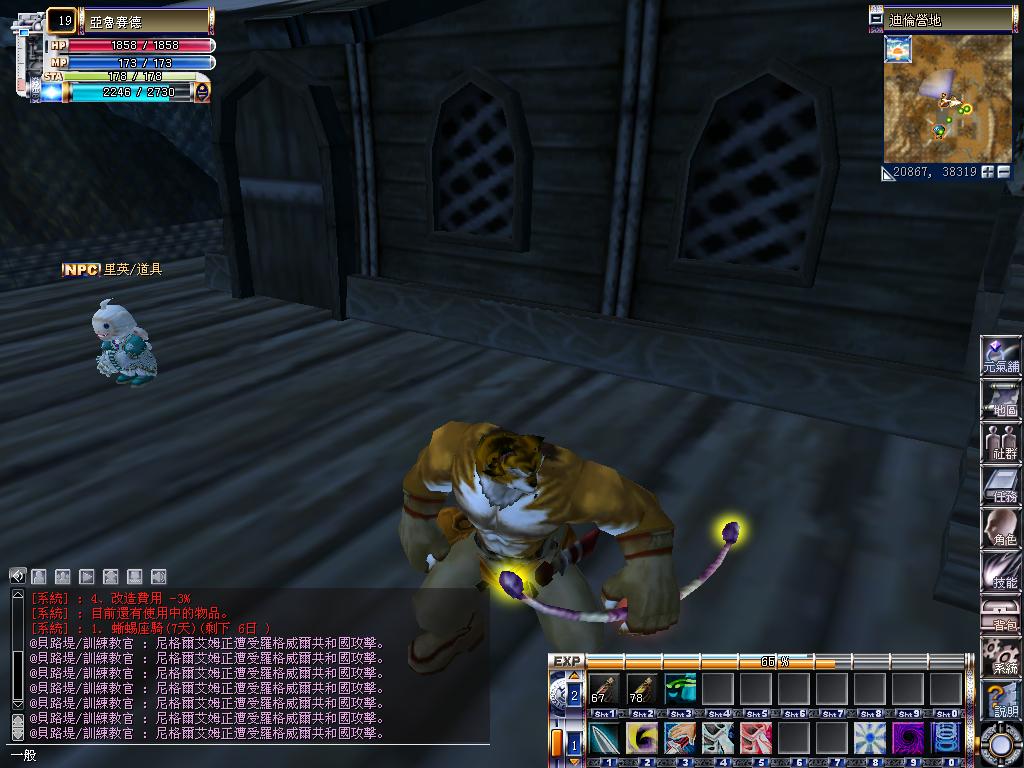The height and width of the screenshot is (768, 1024).
Task: Open the 說明 help window
Action: point(1000,700)
